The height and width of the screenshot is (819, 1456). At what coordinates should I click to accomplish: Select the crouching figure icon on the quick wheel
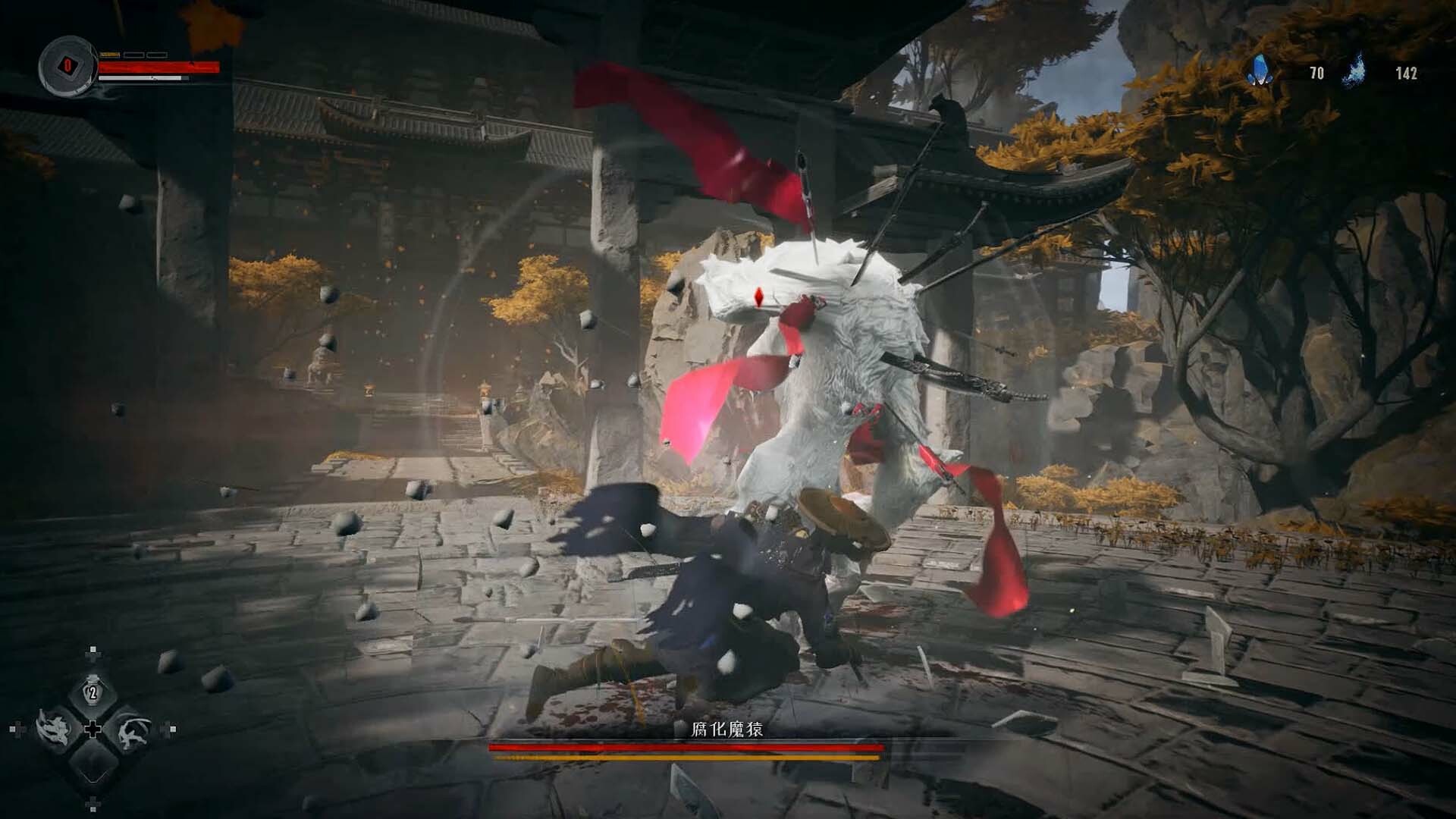[x=132, y=733]
